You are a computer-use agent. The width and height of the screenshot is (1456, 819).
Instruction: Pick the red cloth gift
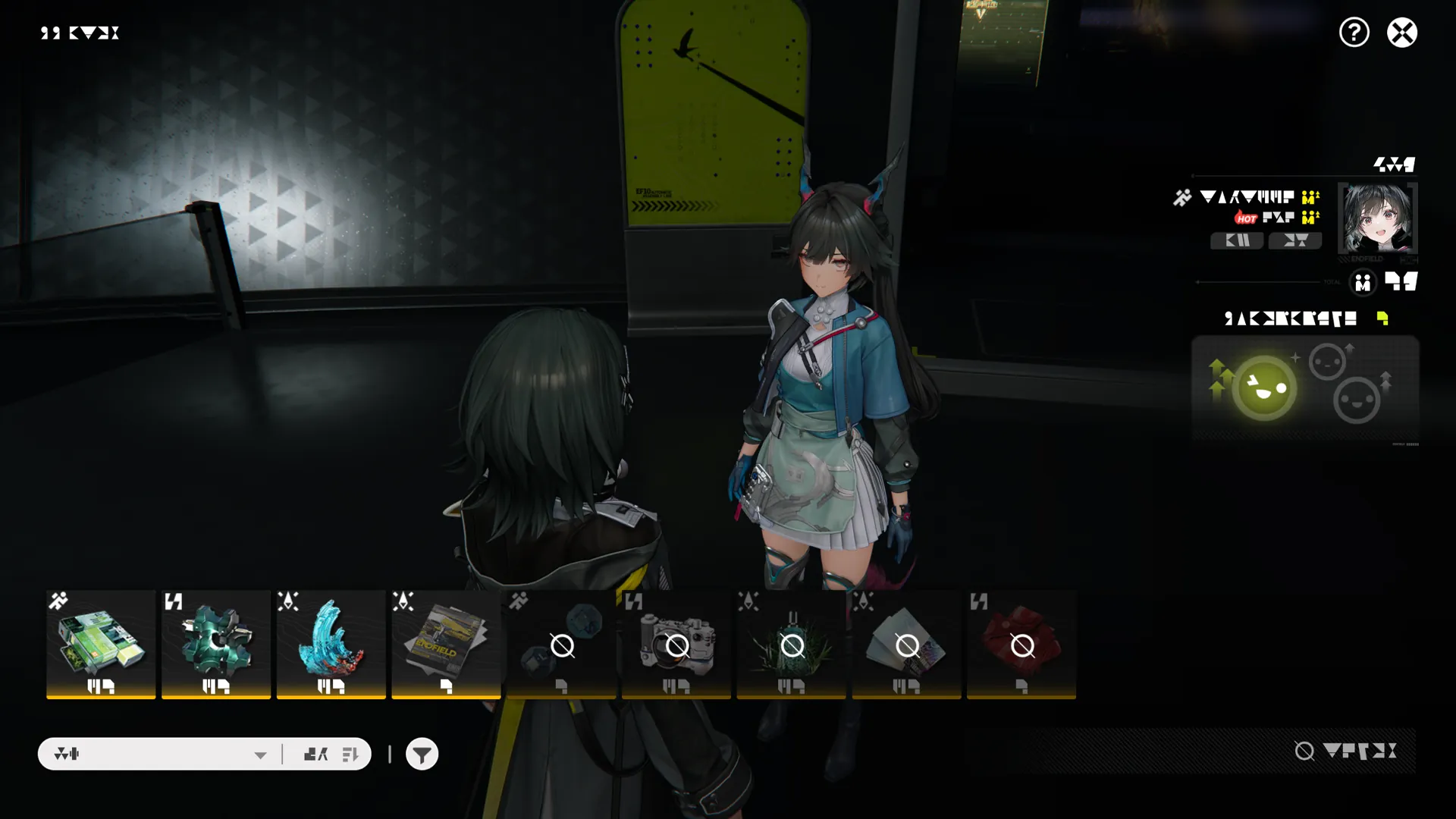[x=1021, y=644]
